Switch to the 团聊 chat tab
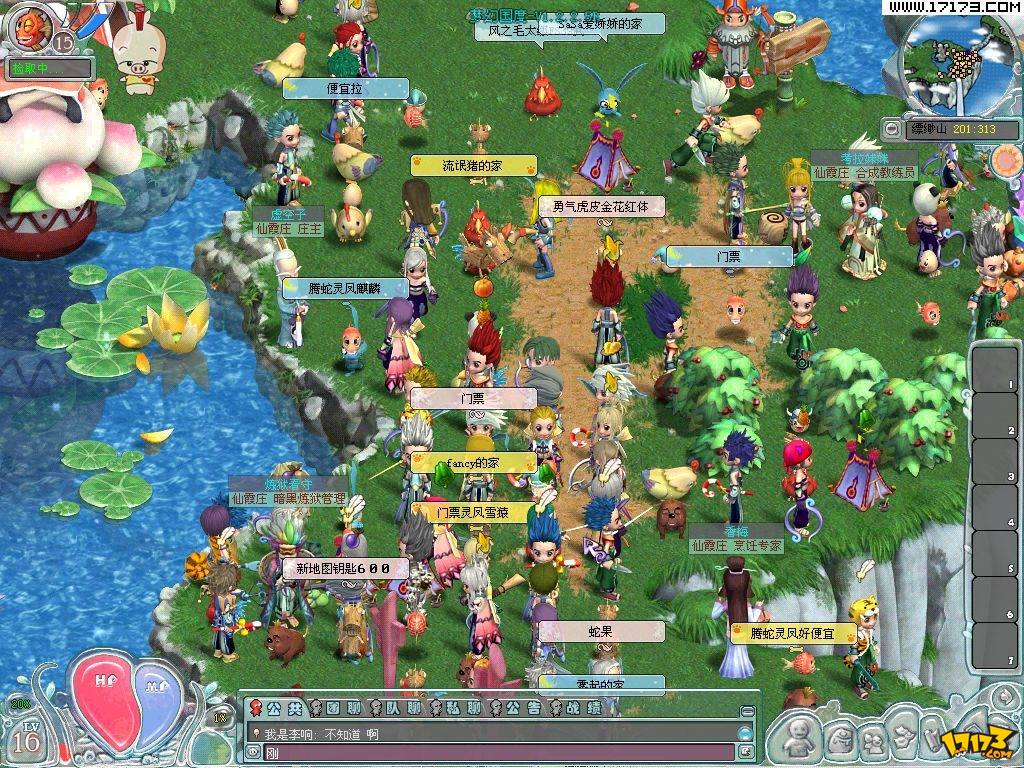1024x768 pixels. point(335,708)
